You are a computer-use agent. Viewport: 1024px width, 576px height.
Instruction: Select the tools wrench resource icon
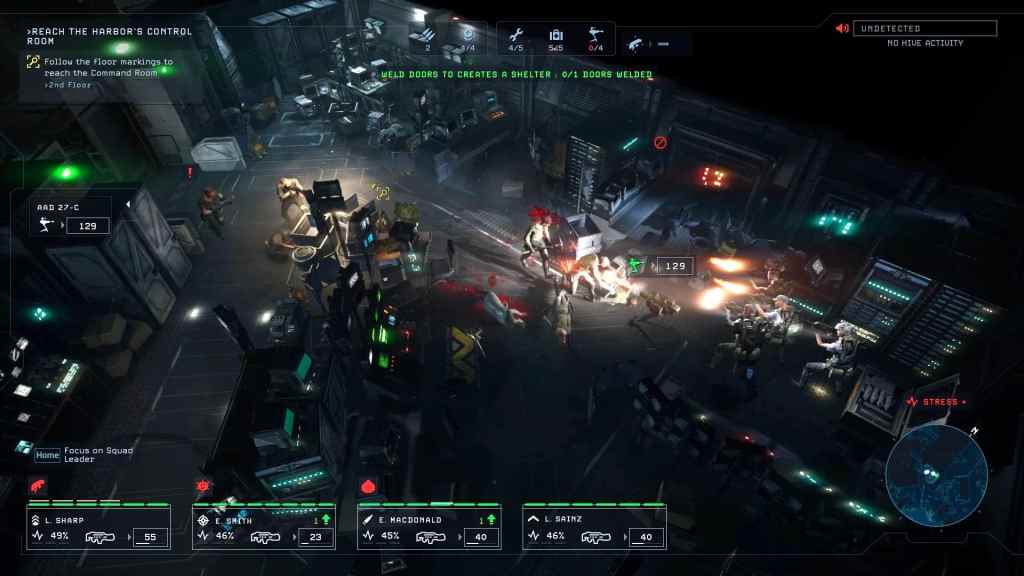tap(516, 36)
